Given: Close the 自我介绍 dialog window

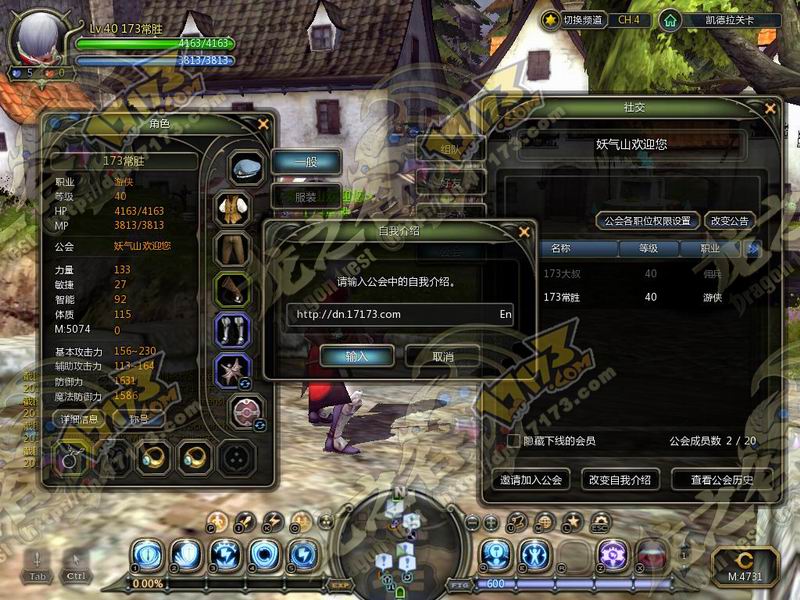Looking at the screenshot, I should [x=523, y=232].
